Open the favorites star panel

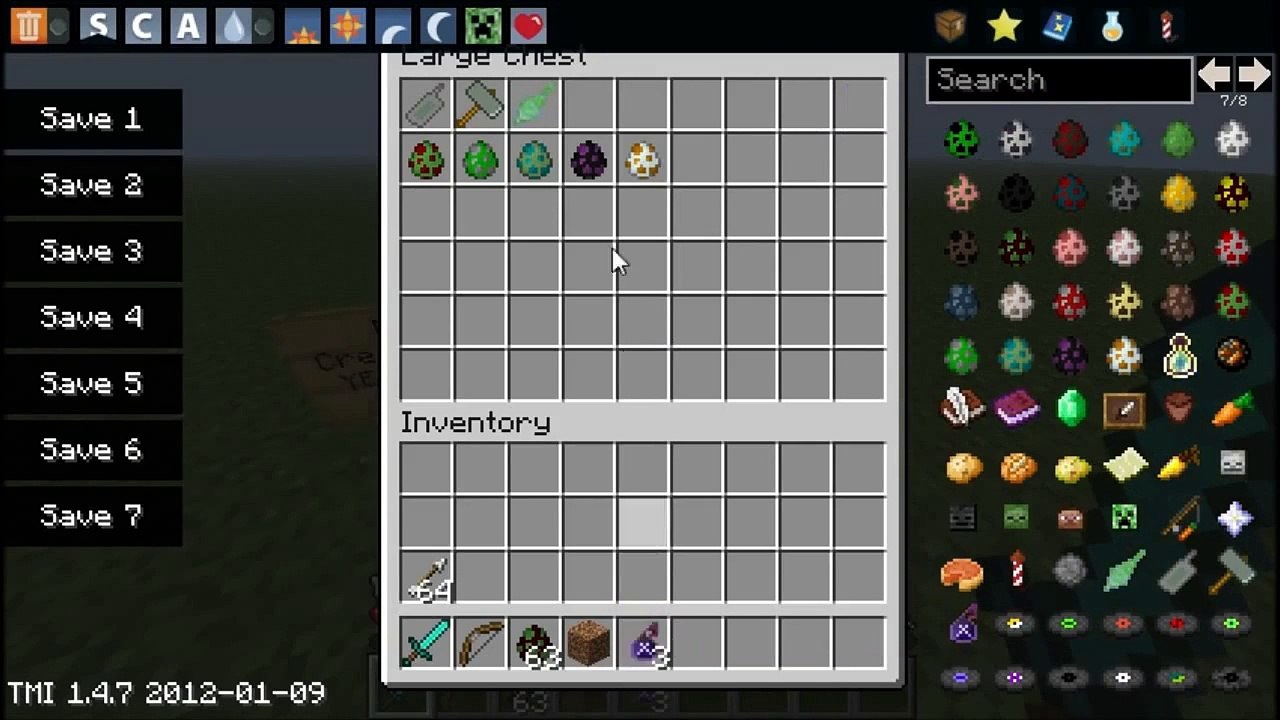coord(1002,25)
